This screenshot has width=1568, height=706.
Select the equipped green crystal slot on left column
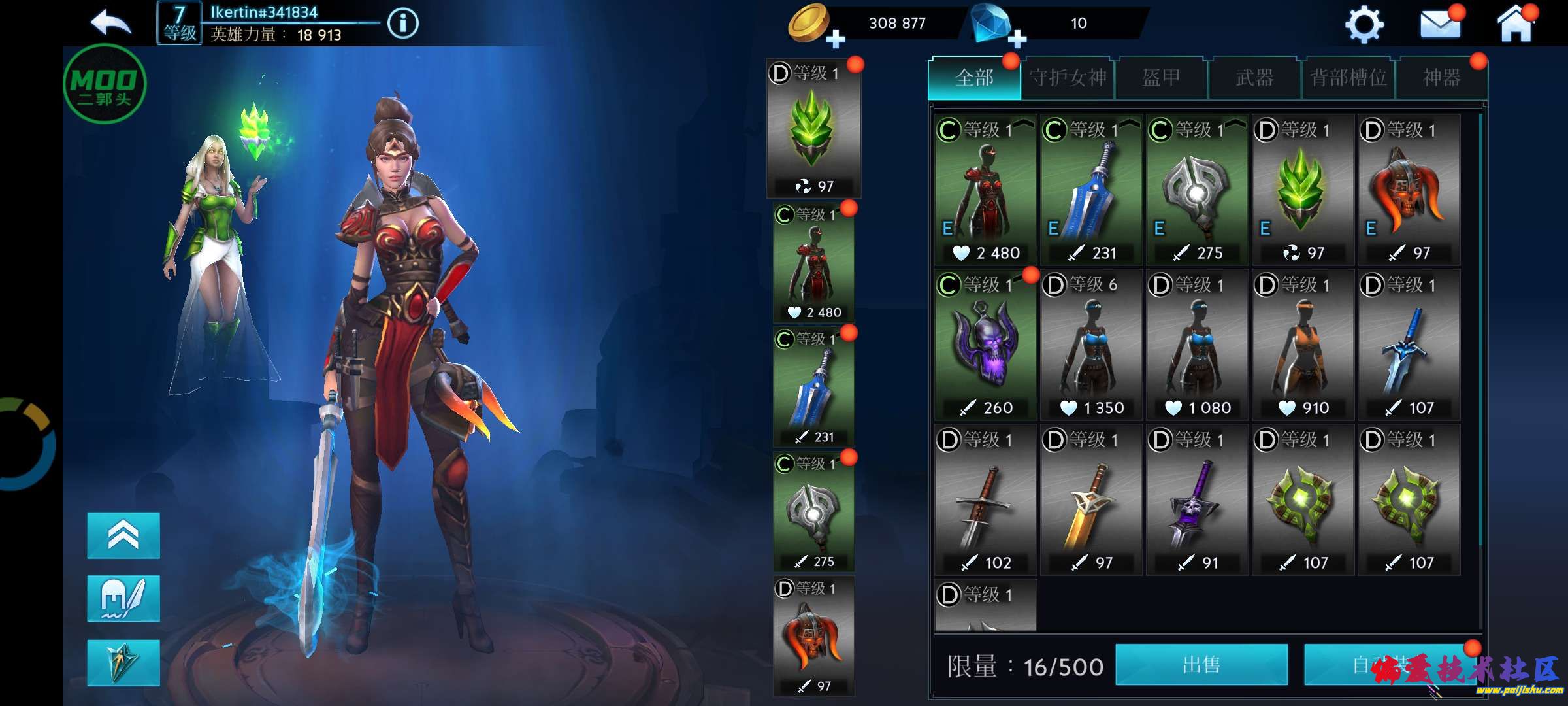point(813,128)
